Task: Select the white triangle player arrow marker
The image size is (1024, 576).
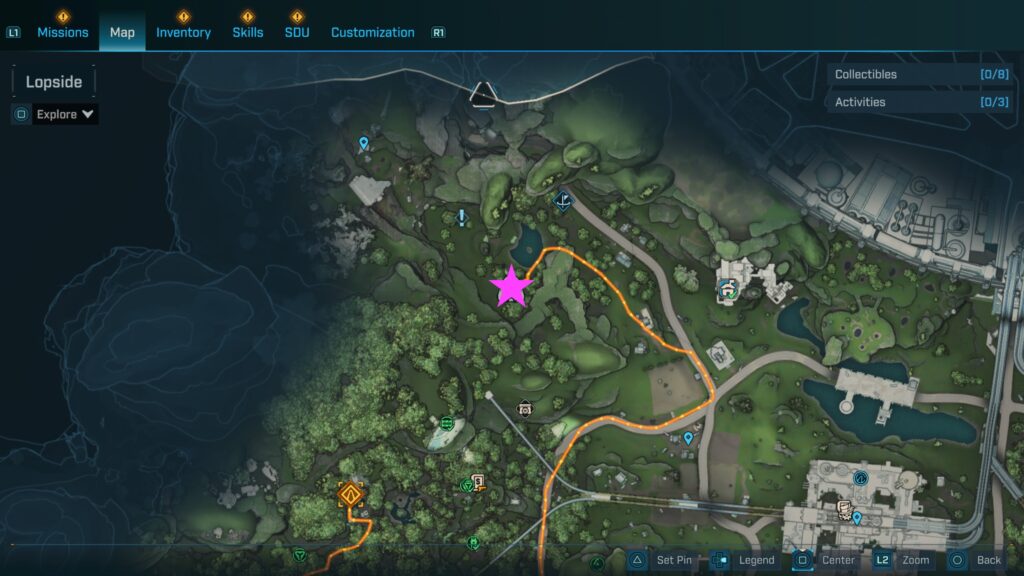Action: point(483,93)
